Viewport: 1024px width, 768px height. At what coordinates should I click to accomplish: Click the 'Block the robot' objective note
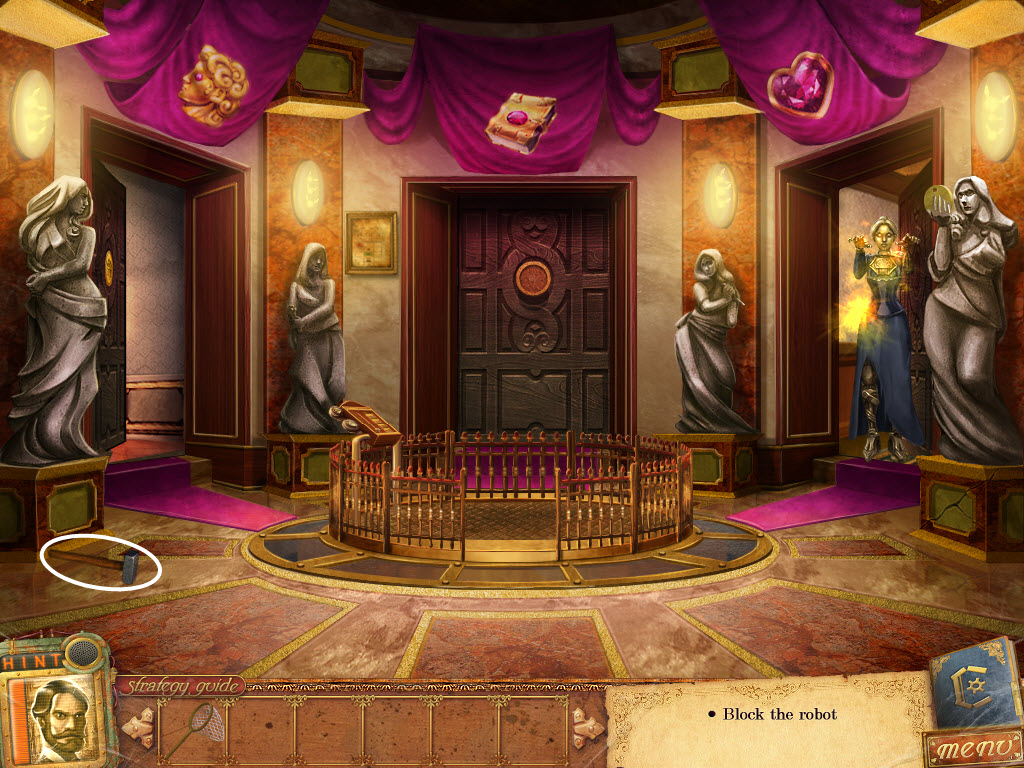tap(772, 714)
